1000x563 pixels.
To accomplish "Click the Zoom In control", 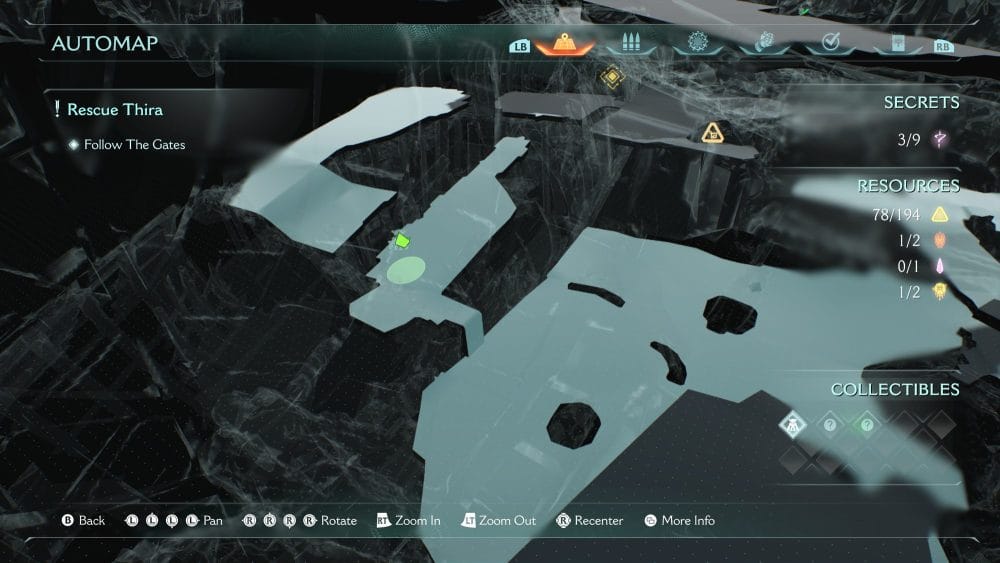I will pos(408,521).
